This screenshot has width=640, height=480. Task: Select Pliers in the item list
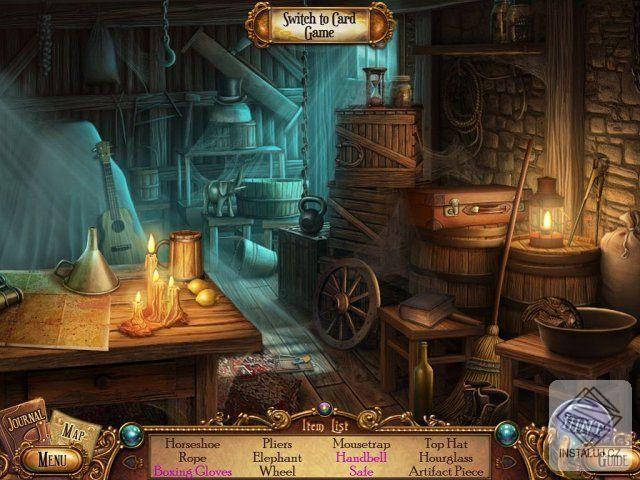pyautogui.click(x=277, y=441)
